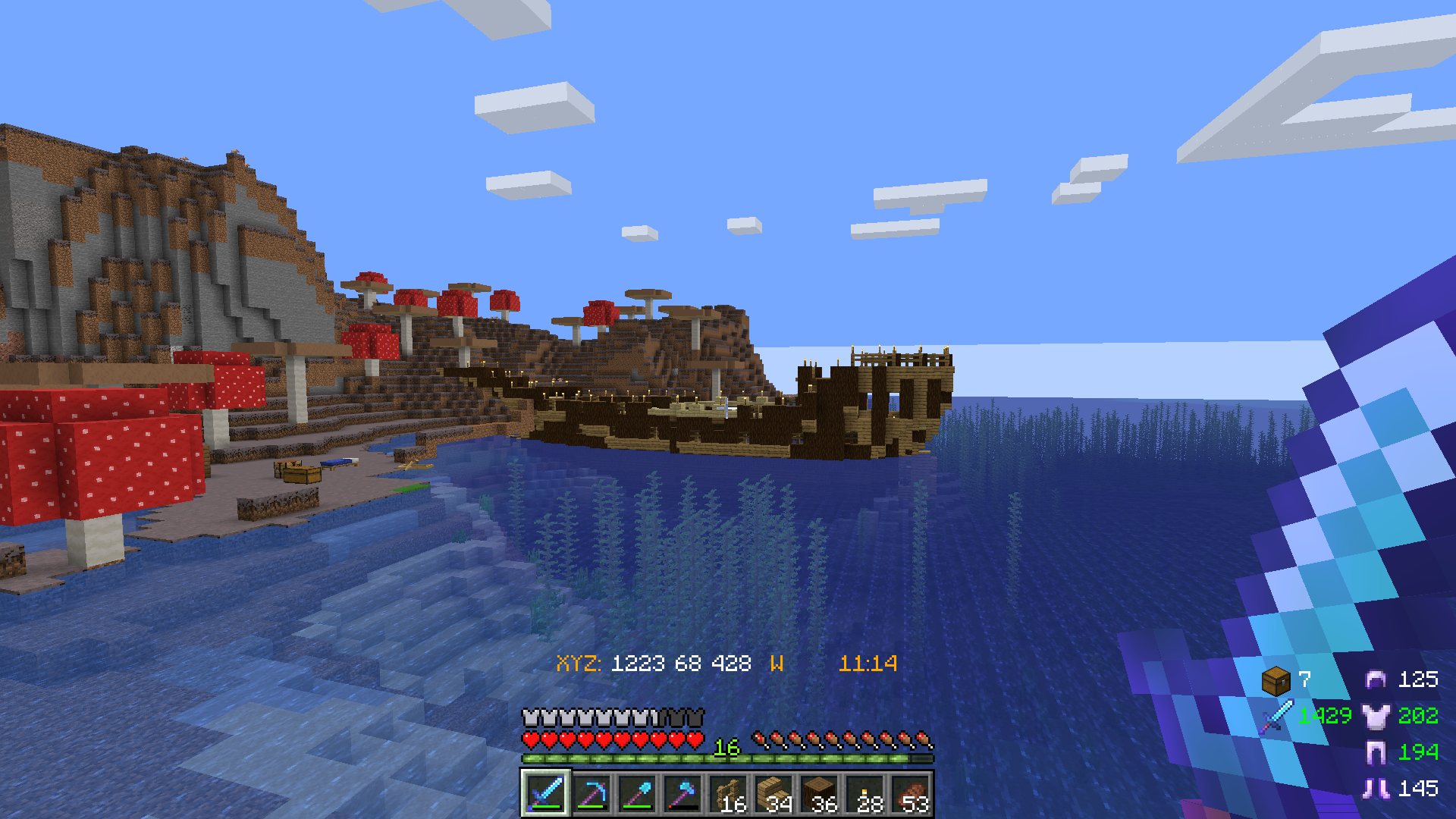Click the helmet durability icon
Viewport: 1456px width, 819px height.
click(x=1376, y=679)
